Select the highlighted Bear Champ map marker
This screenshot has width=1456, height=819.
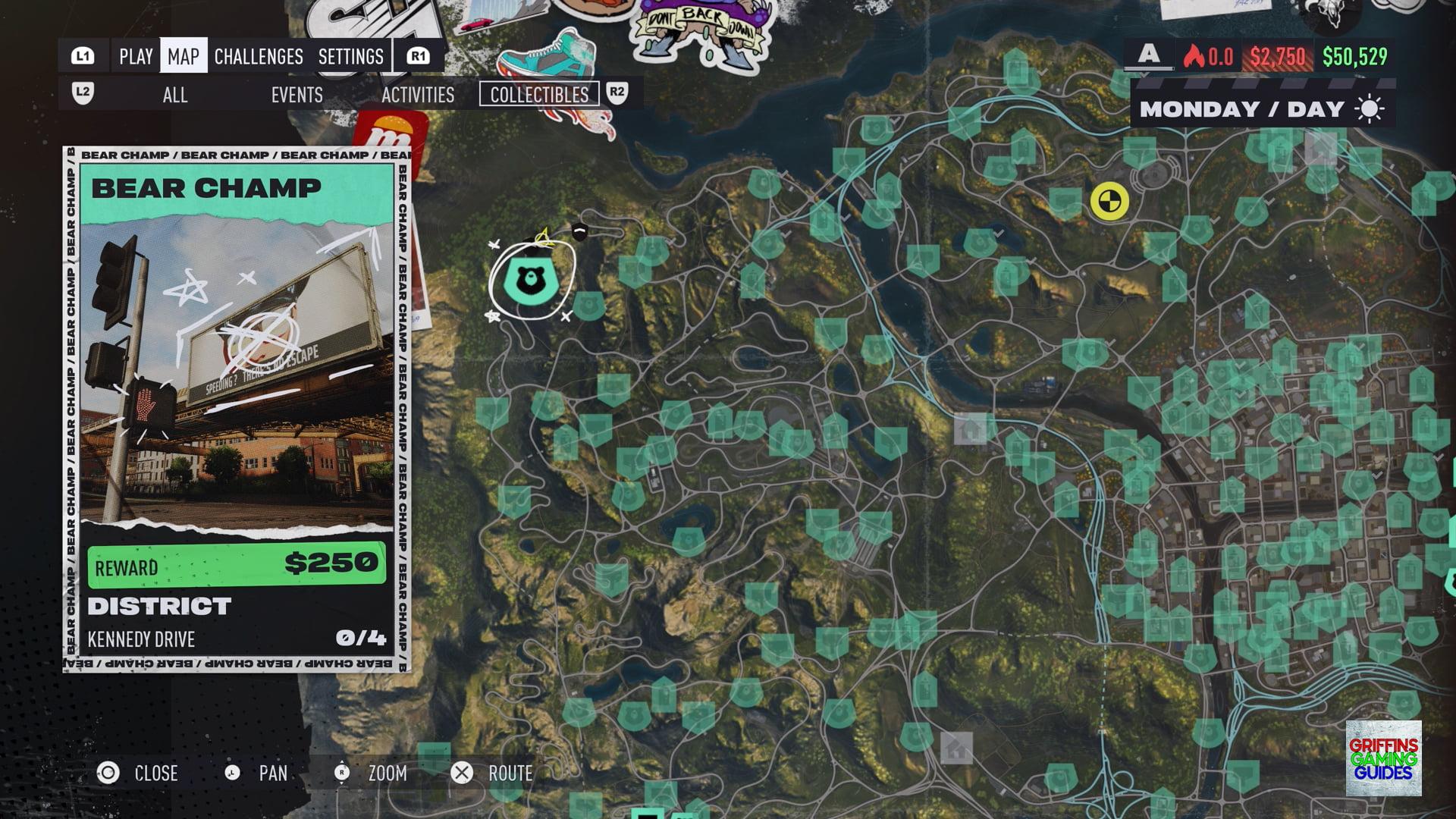point(531,279)
